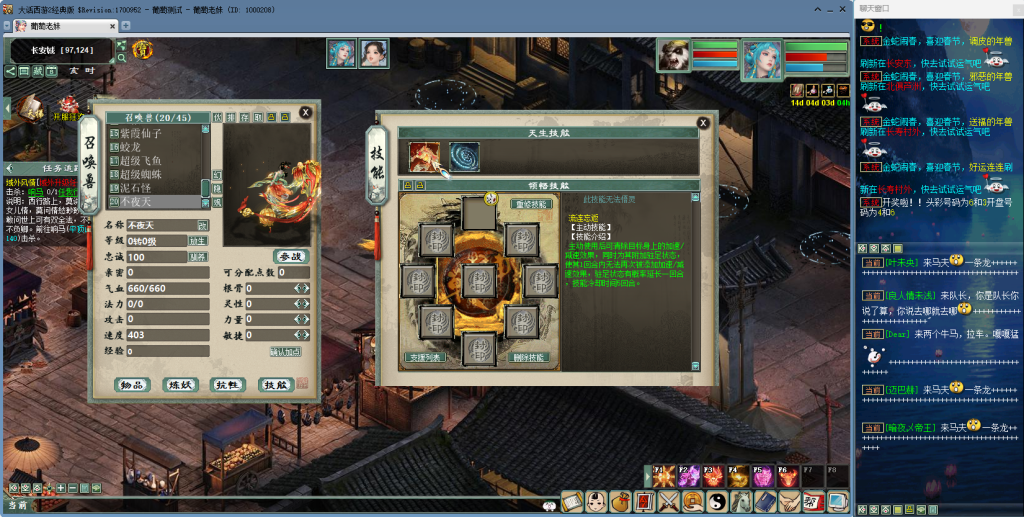Confirm stat points with 确认加点
This screenshot has width=1024, height=517.
click(x=285, y=352)
